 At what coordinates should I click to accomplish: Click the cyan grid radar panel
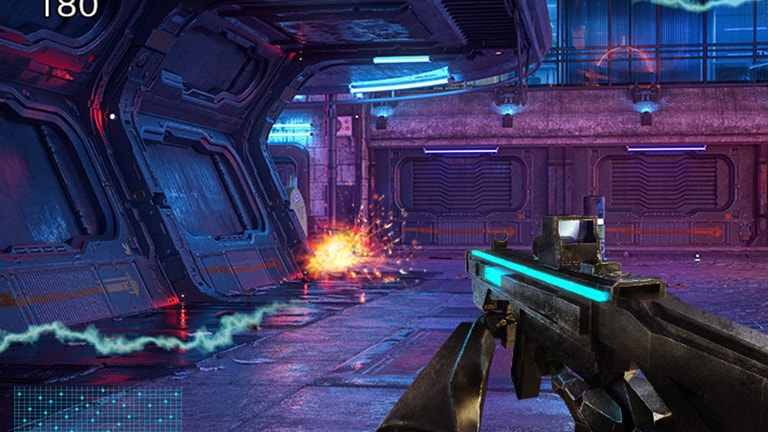98,409
